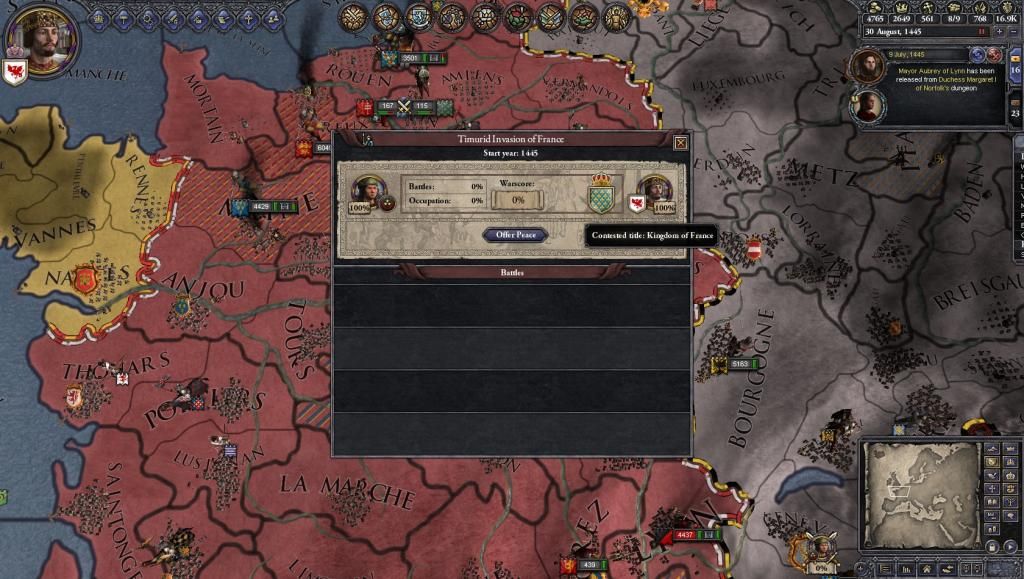Offer peace in the Timurid invasion
The height and width of the screenshot is (579, 1024).
515,235
